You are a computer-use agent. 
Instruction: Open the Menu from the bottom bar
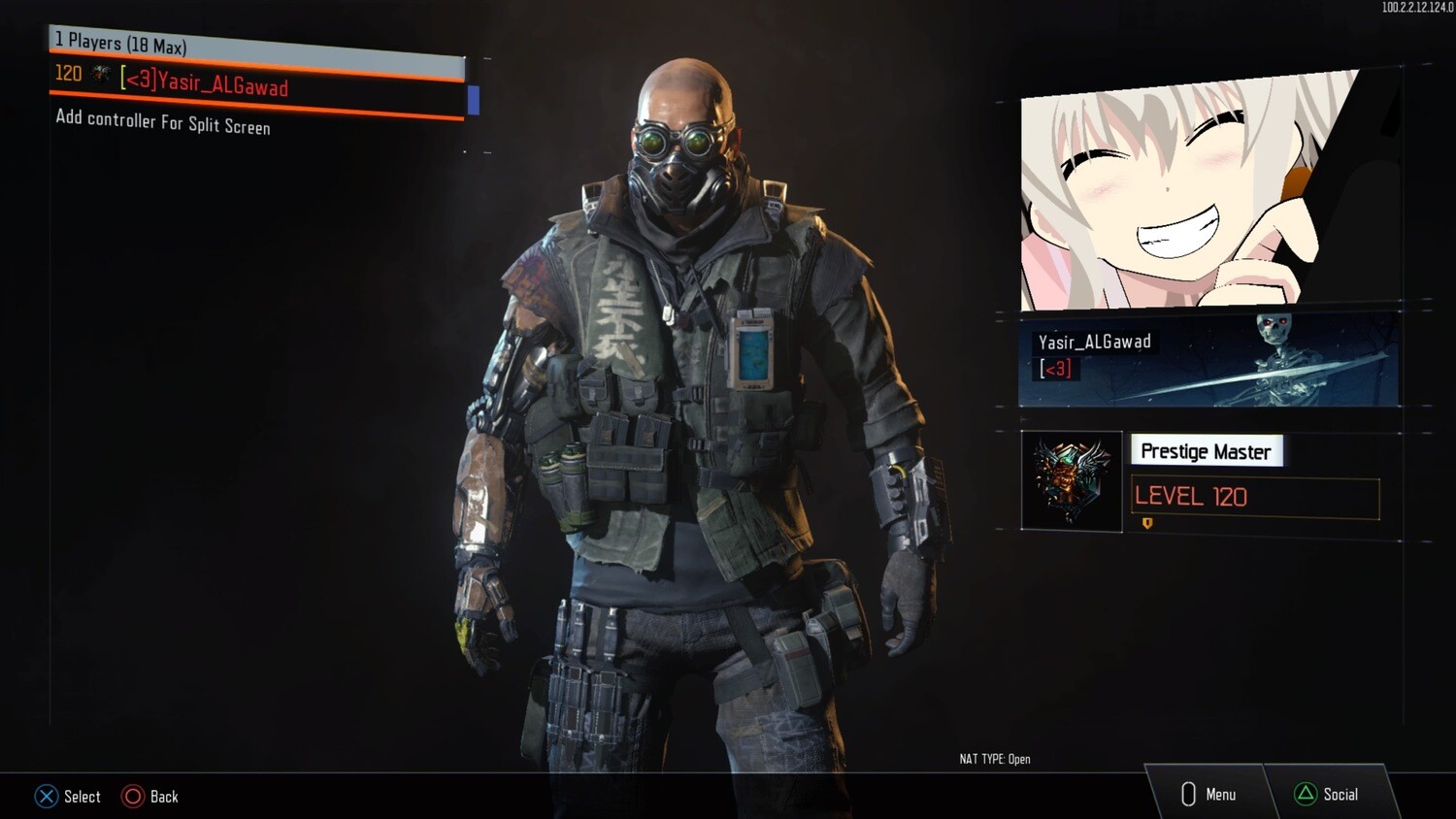pos(1219,794)
